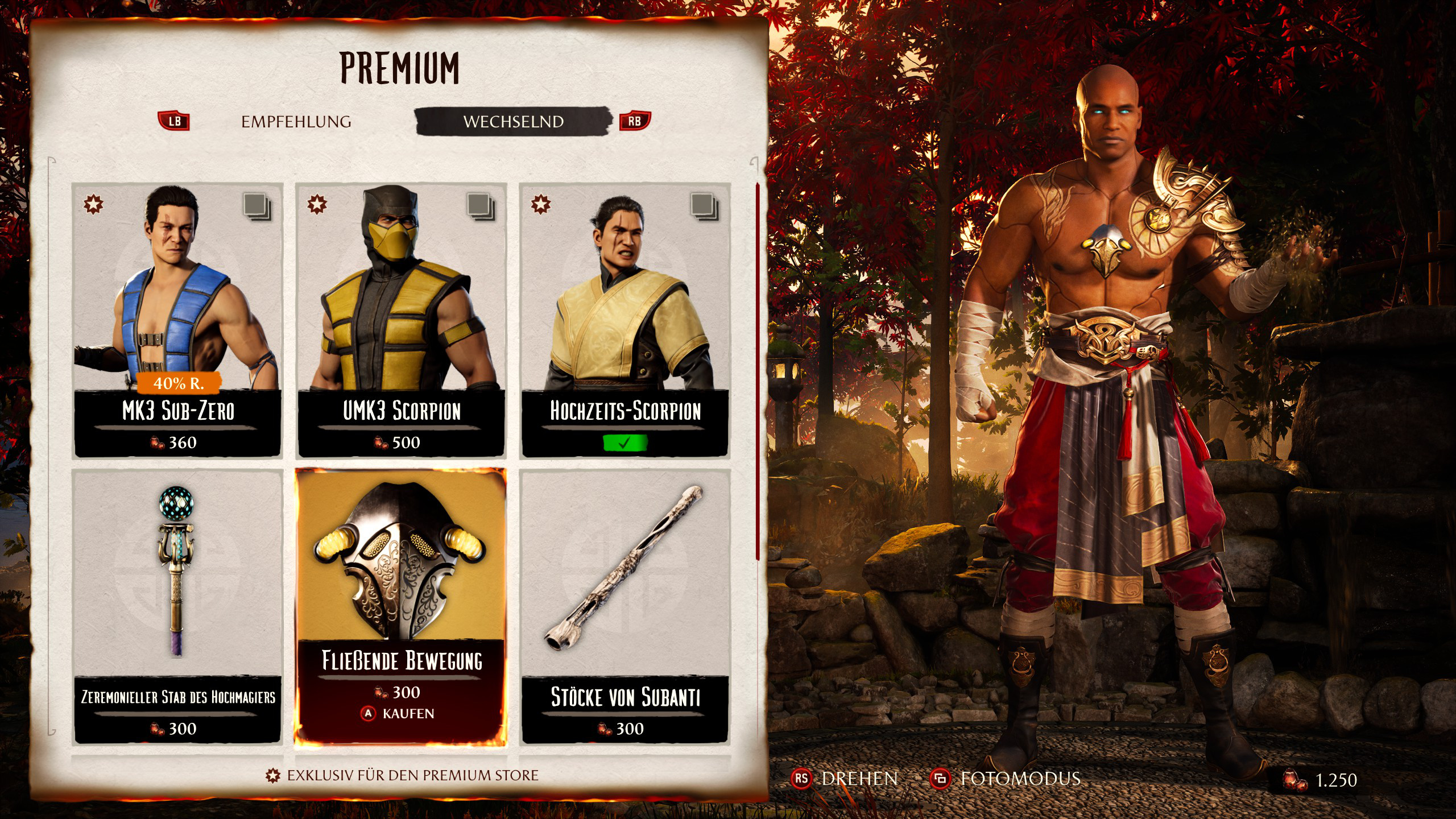Pick the Zeremonieller Stab des Hochmagiers item
The height and width of the screenshot is (819, 1456).
tap(177, 606)
